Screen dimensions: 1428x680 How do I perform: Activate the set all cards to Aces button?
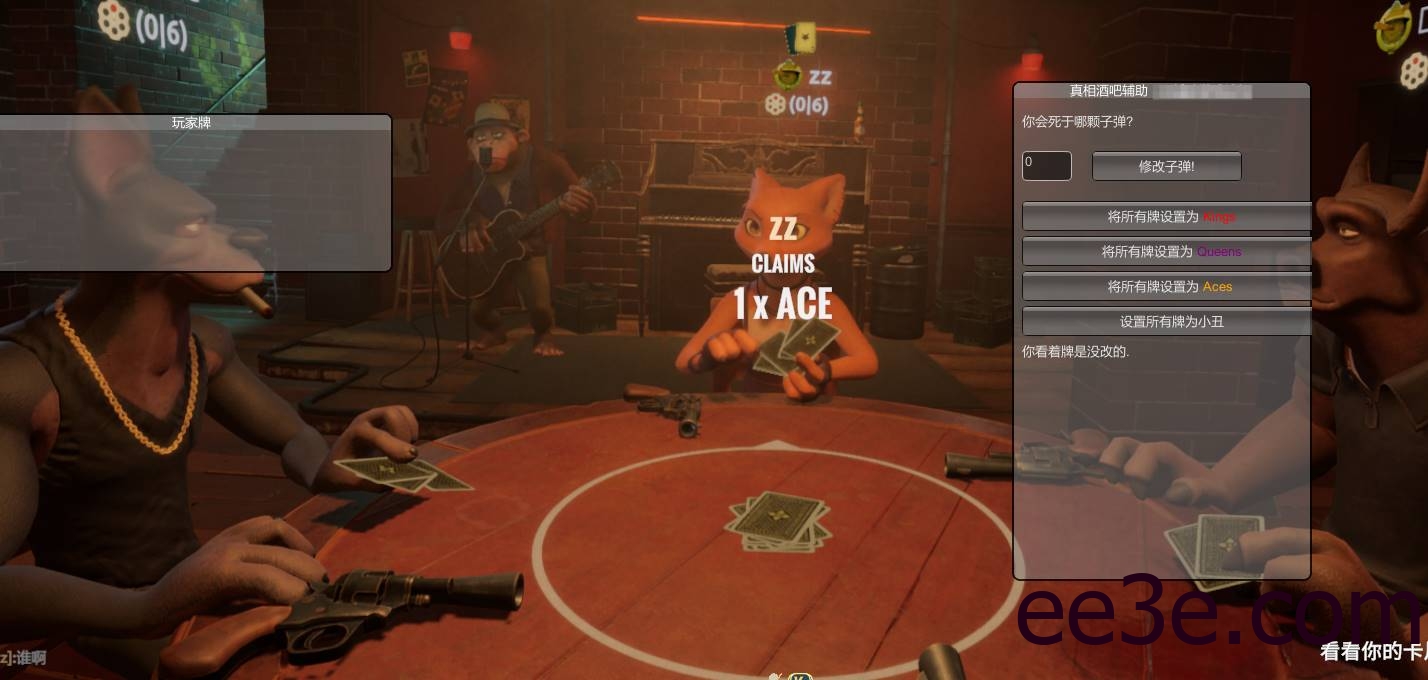click(1166, 286)
